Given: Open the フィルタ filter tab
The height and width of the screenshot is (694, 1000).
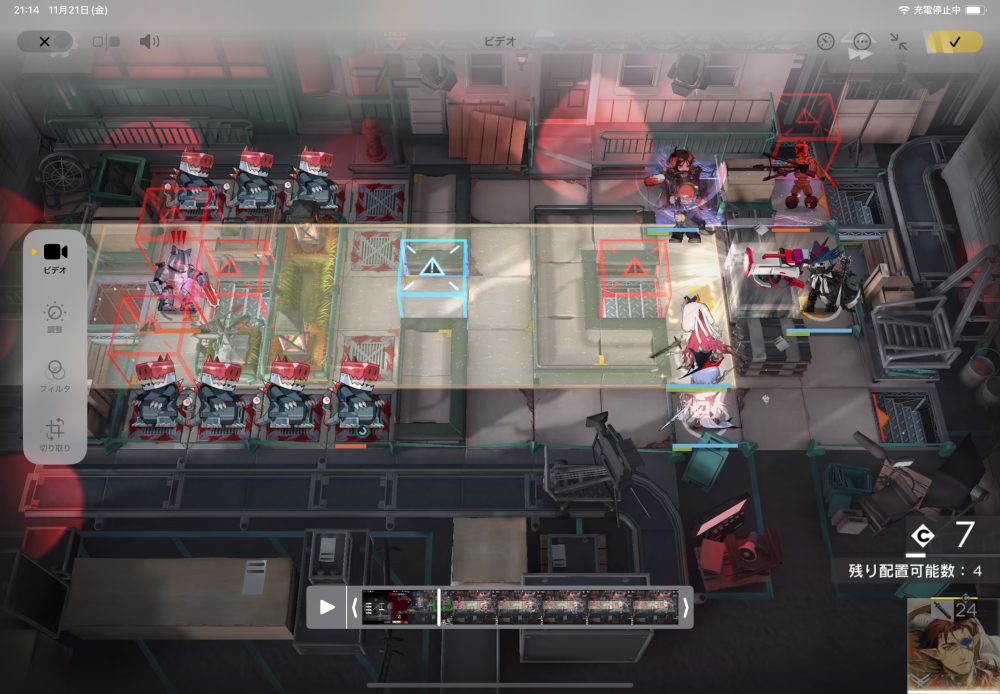Looking at the screenshot, I should (x=55, y=376).
